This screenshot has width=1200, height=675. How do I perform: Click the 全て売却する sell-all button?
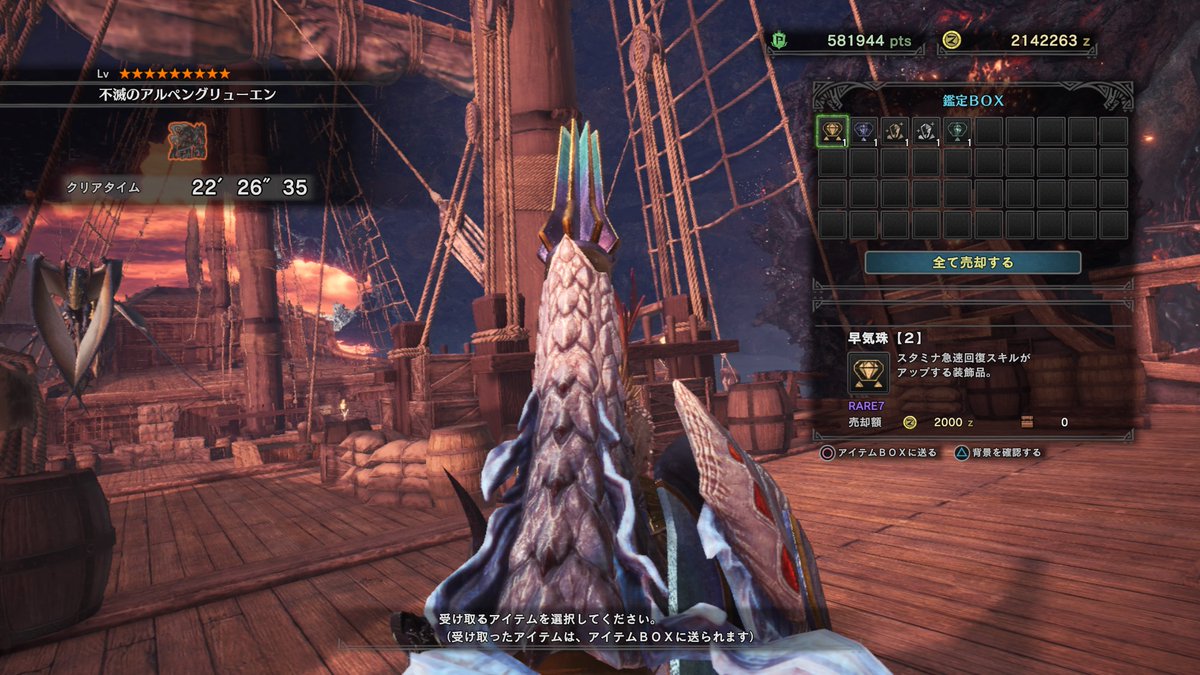(x=972, y=263)
